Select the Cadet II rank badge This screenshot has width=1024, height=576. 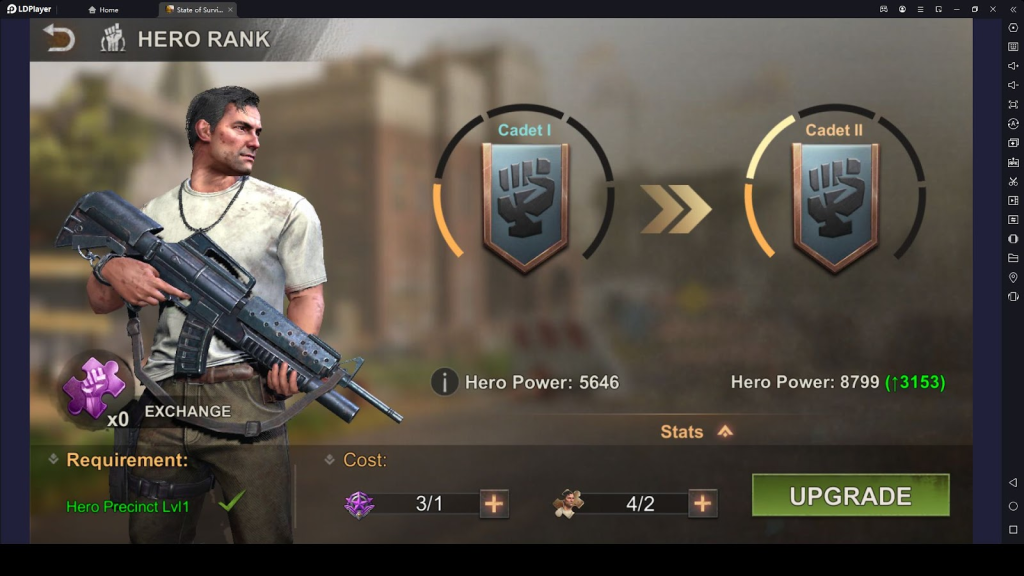tap(835, 207)
